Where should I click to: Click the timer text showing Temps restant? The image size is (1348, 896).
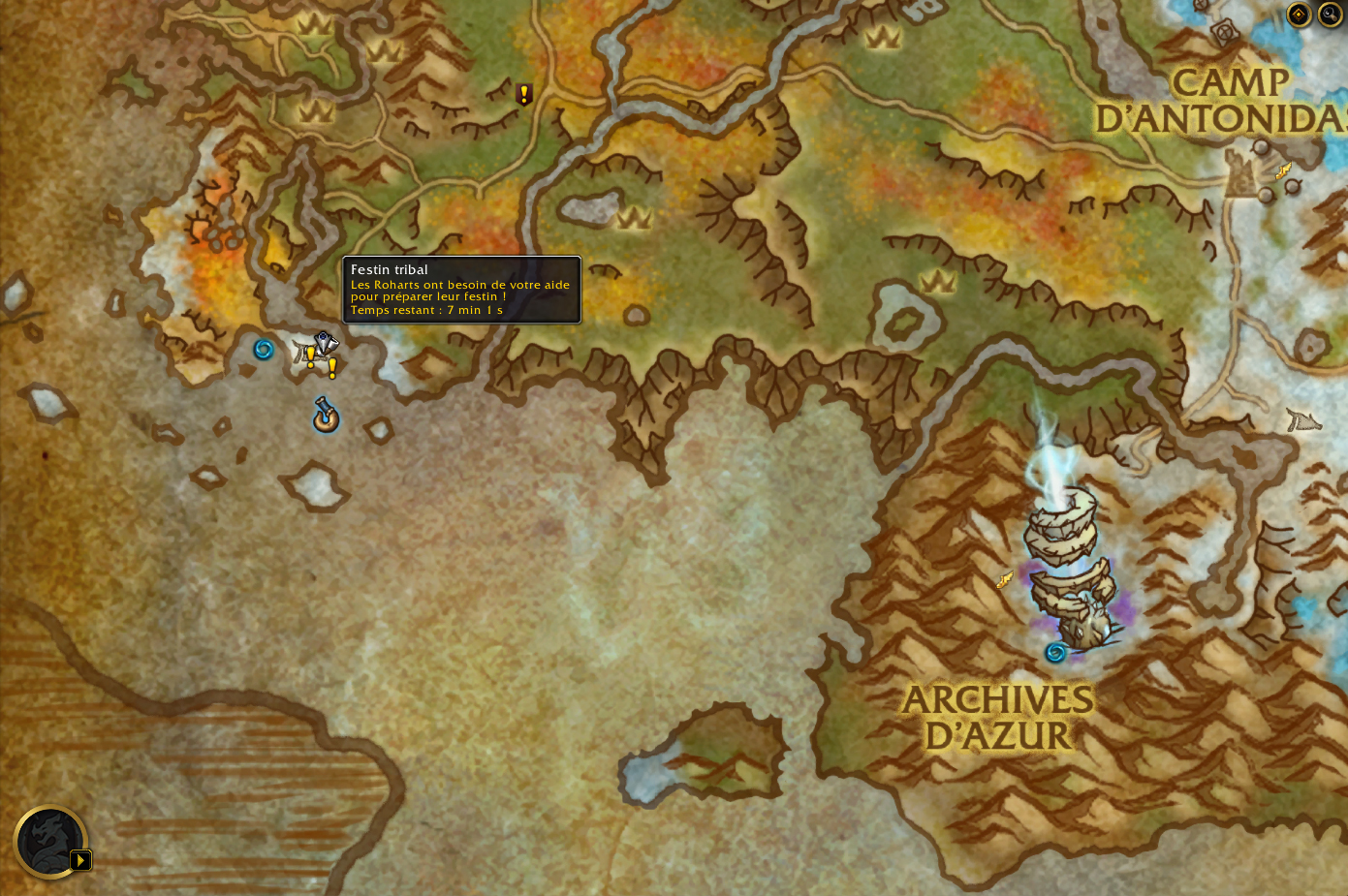pos(426,310)
